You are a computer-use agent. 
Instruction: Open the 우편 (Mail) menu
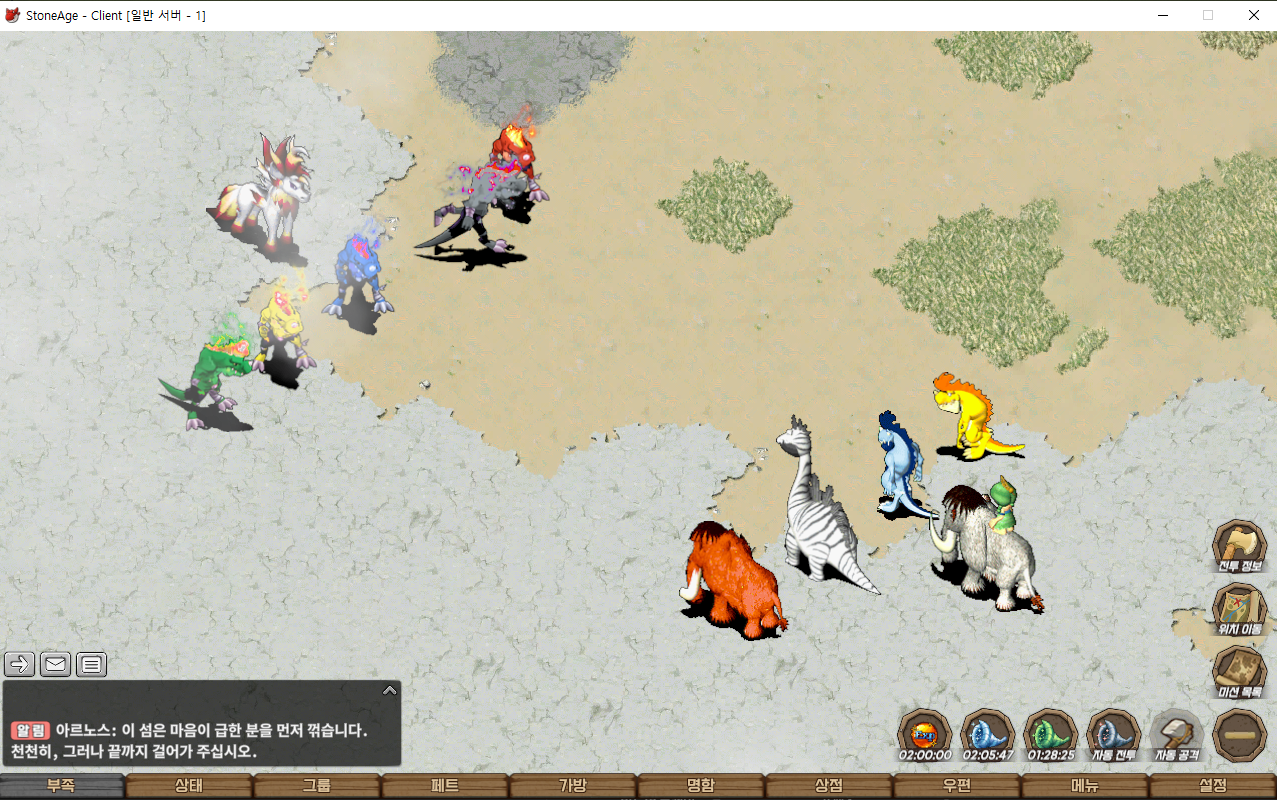pyautogui.click(x=957, y=786)
